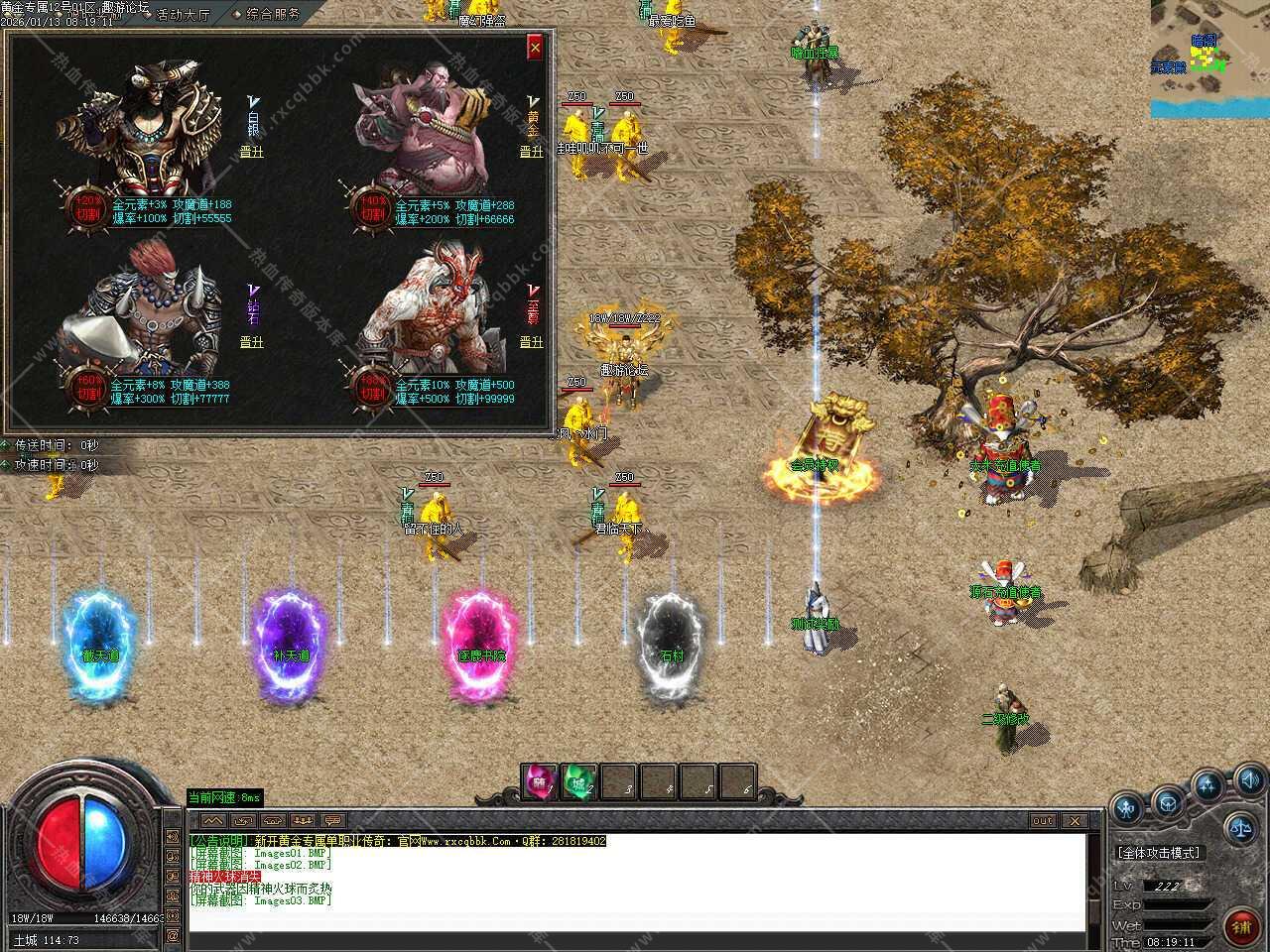1270x952 pixels.
Task: Close the VIP rank promotion panel
Action: coord(535,46)
